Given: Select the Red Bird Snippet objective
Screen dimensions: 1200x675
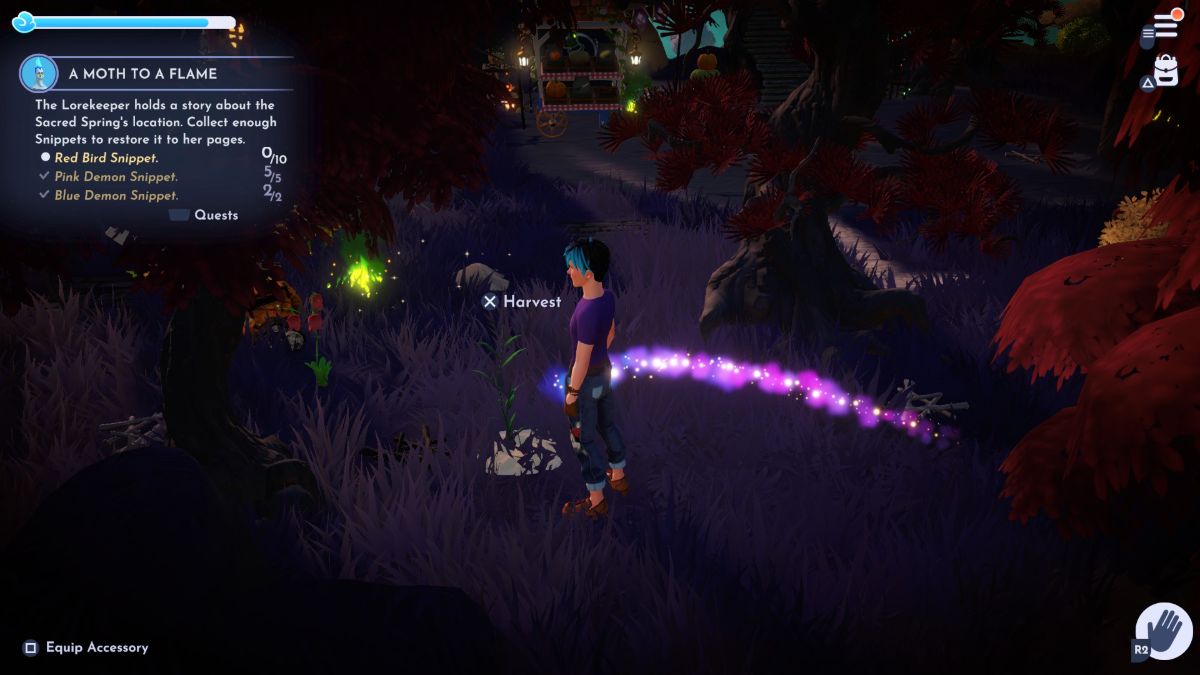Looking at the screenshot, I should 107,158.
